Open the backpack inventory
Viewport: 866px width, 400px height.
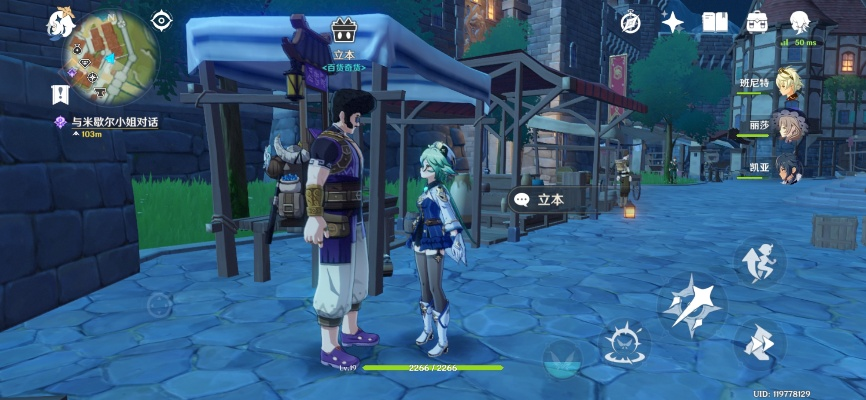coord(757,22)
